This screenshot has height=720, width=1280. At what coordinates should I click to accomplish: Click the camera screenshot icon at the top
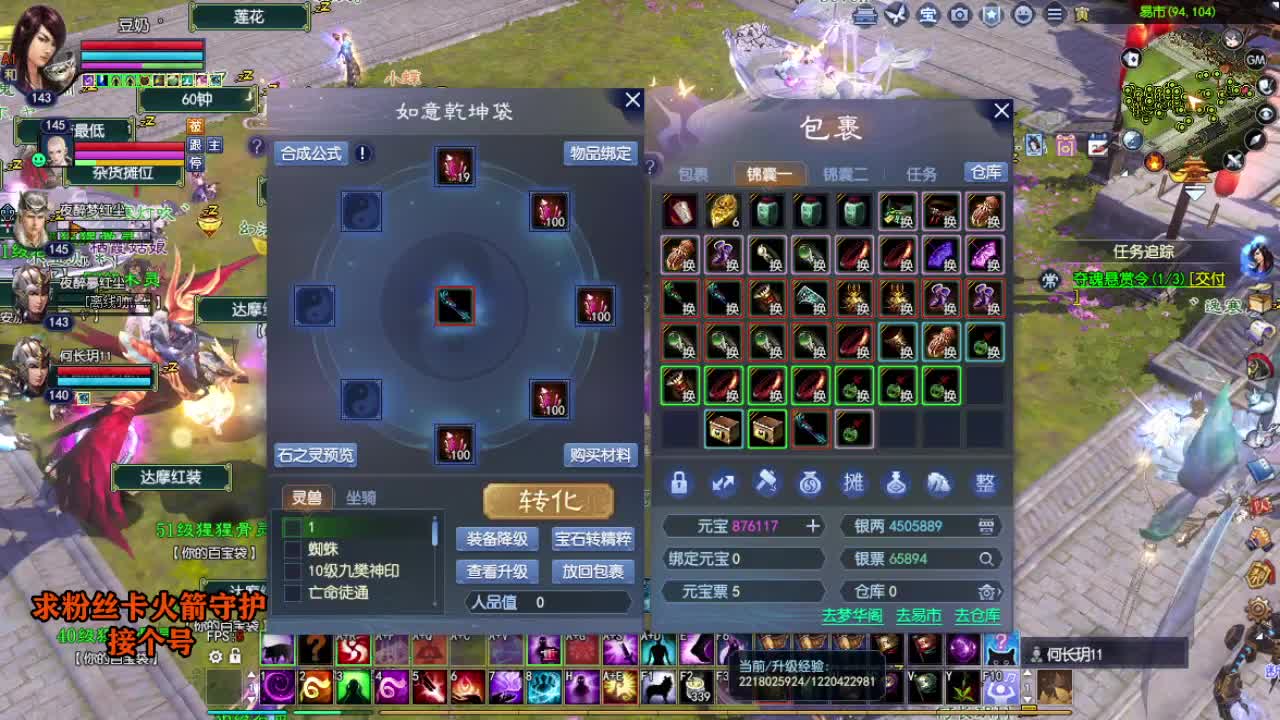(960, 16)
